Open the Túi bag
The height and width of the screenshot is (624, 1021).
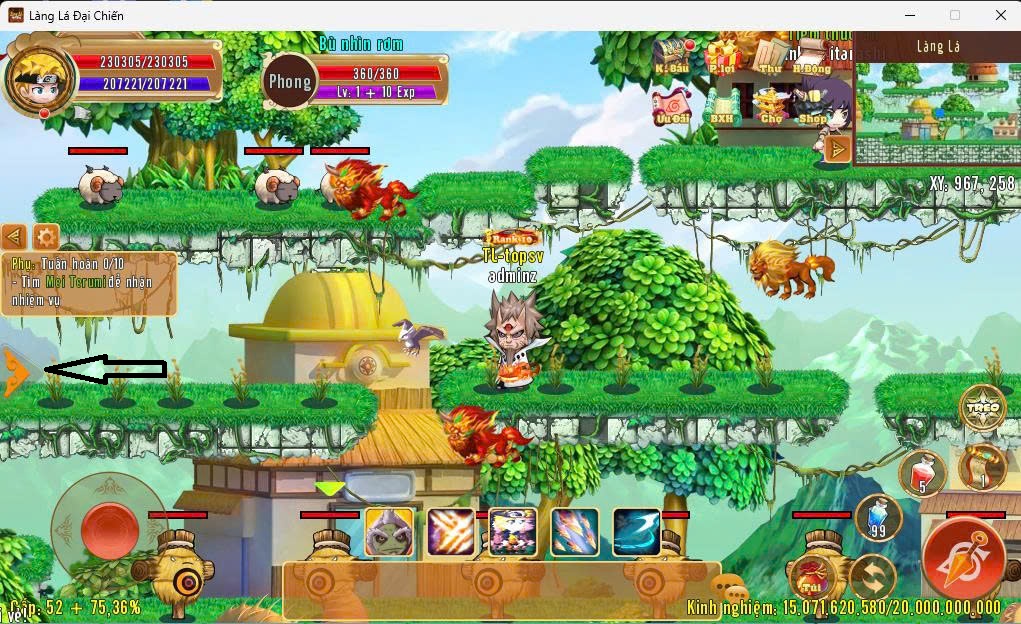click(x=812, y=577)
